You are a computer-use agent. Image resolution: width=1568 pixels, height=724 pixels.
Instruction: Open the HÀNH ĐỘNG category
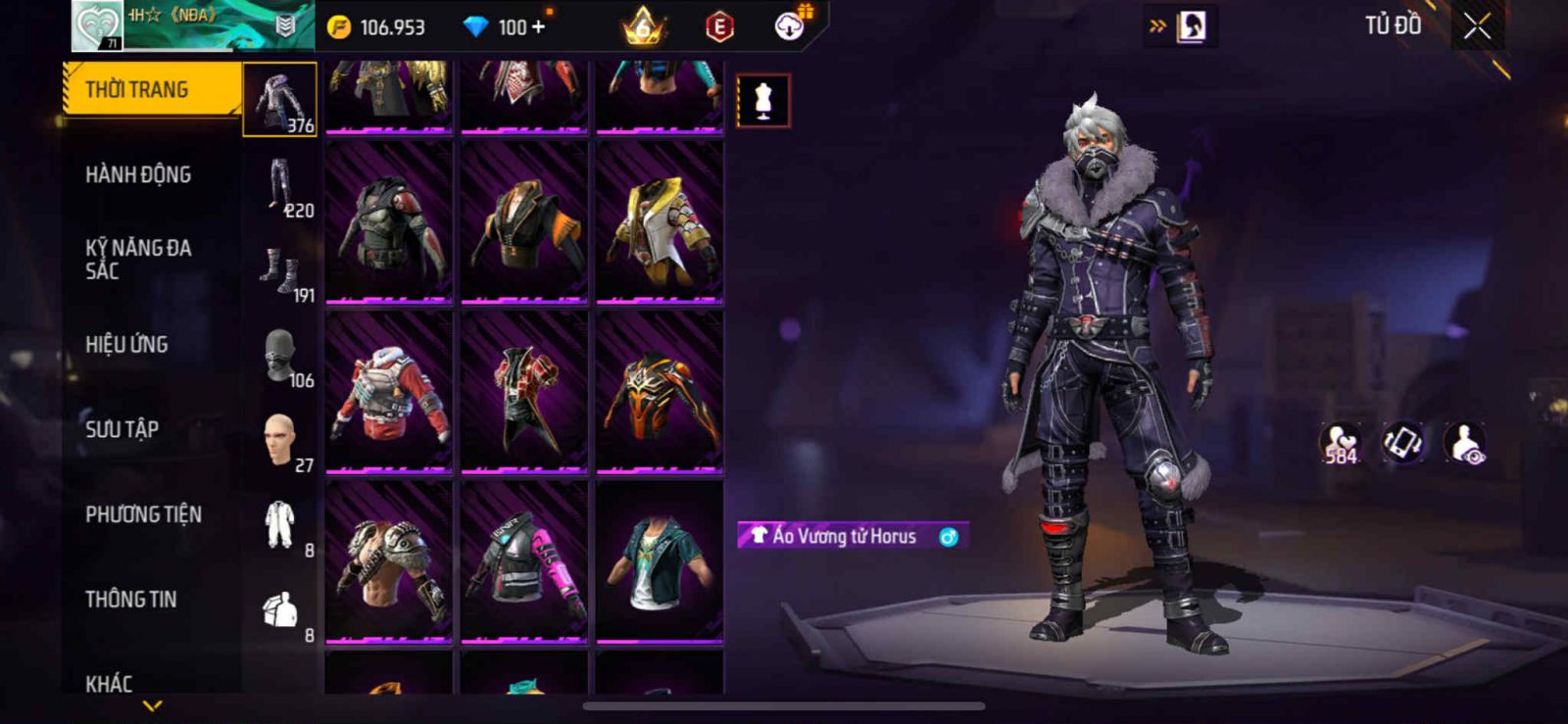click(138, 175)
